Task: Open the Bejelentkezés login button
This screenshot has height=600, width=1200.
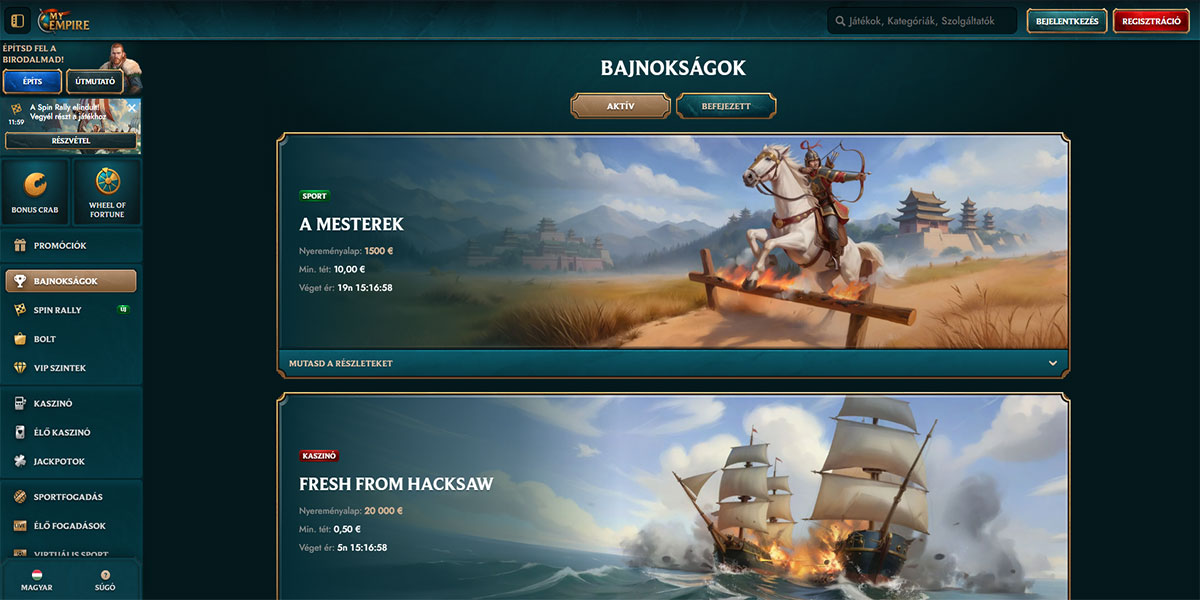Action: pyautogui.click(x=1067, y=21)
